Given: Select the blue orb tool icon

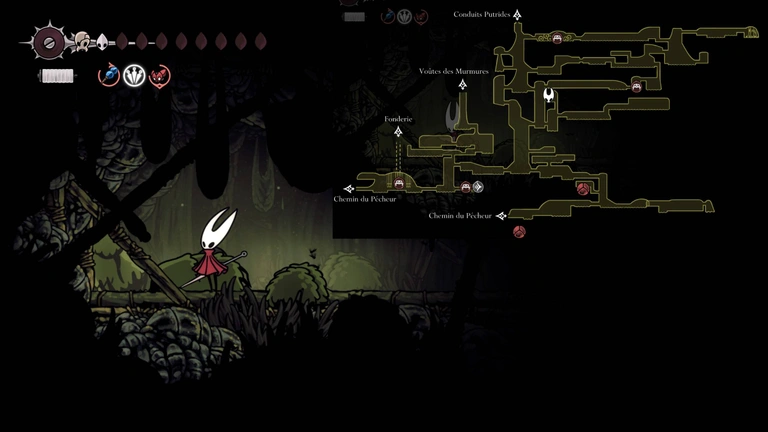Looking at the screenshot, I should 109,75.
